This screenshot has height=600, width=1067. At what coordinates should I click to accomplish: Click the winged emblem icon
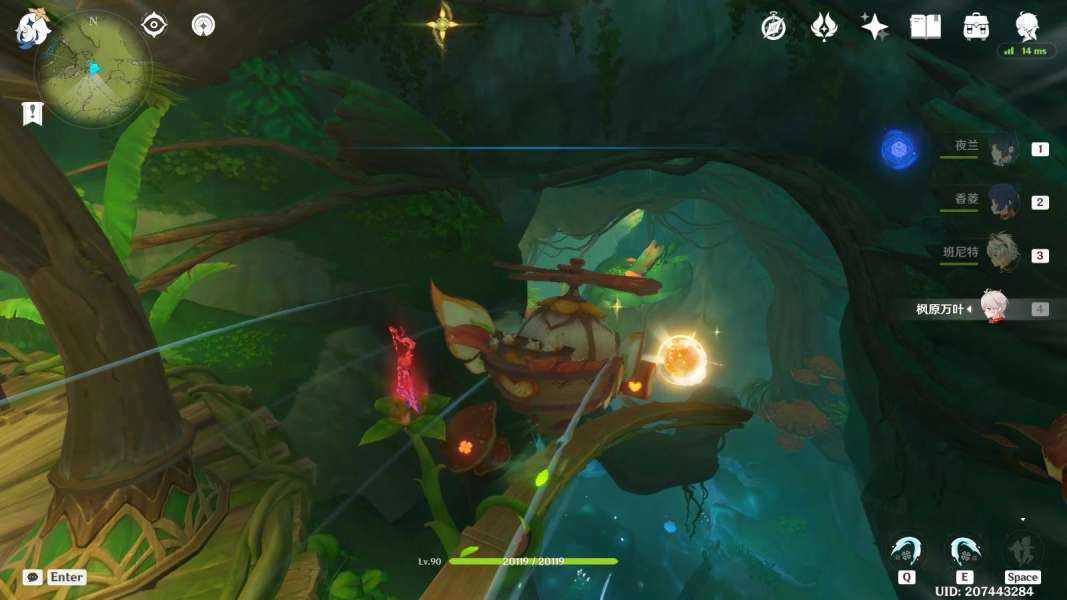click(823, 27)
